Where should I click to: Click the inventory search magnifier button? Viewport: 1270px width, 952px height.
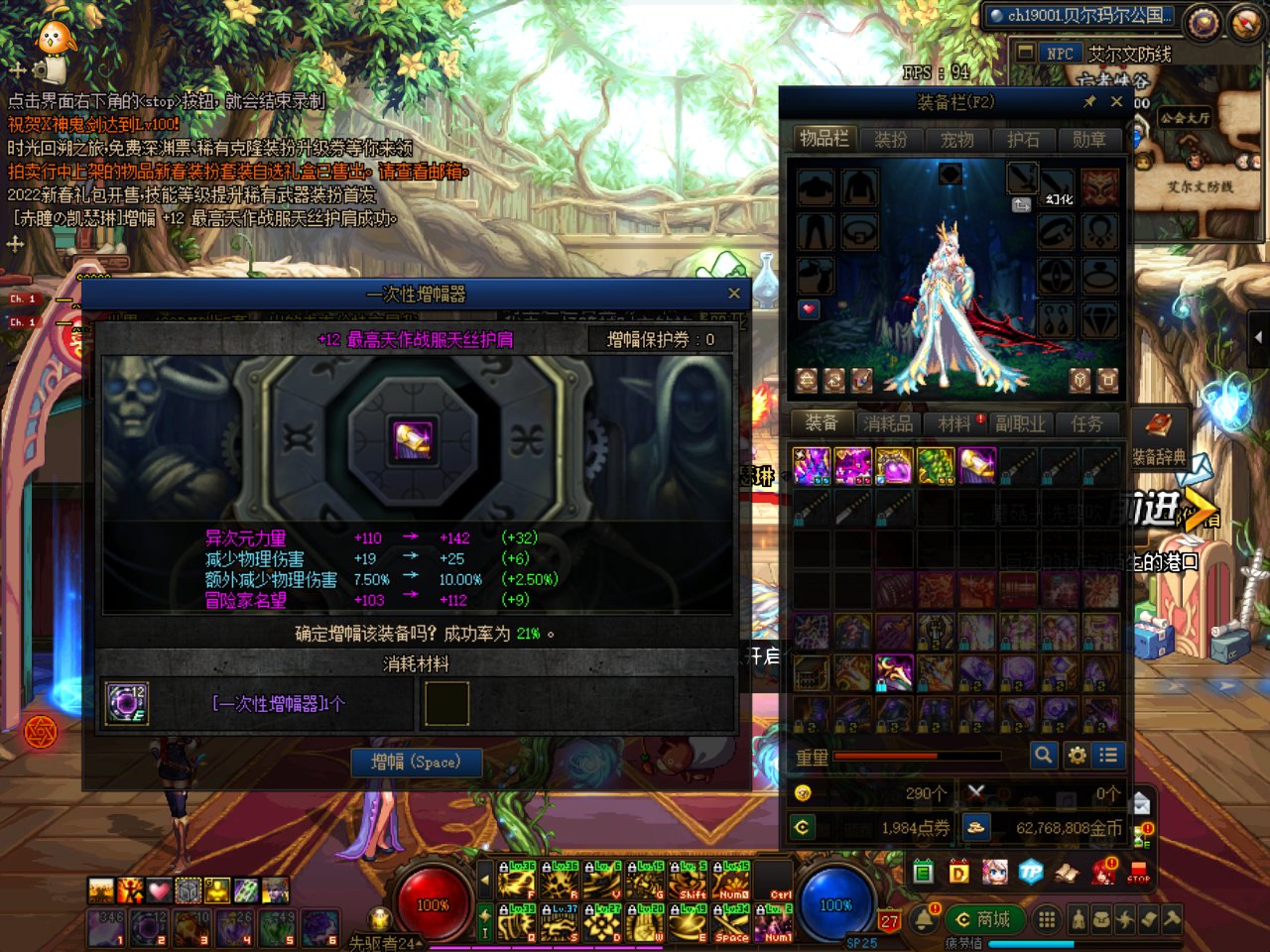(x=1043, y=756)
